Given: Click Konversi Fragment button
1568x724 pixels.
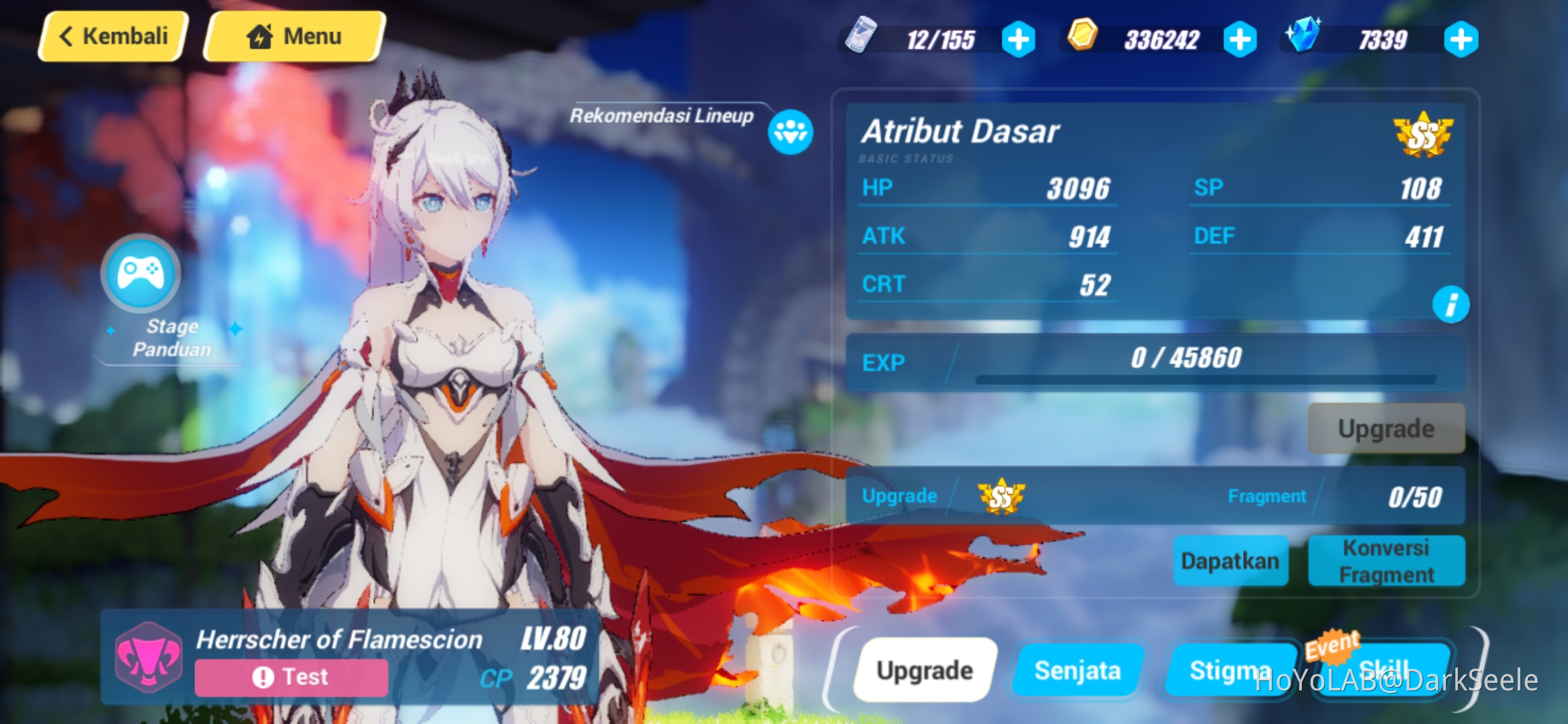Looking at the screenshot, I should pos(1386,561).
